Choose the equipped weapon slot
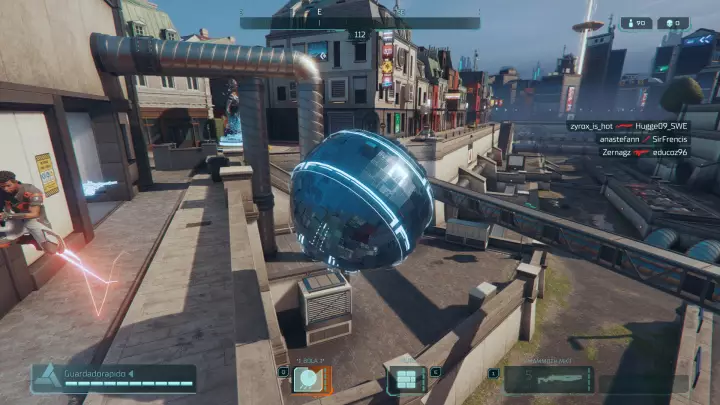720x405 pixels. (x=549, y=379)
